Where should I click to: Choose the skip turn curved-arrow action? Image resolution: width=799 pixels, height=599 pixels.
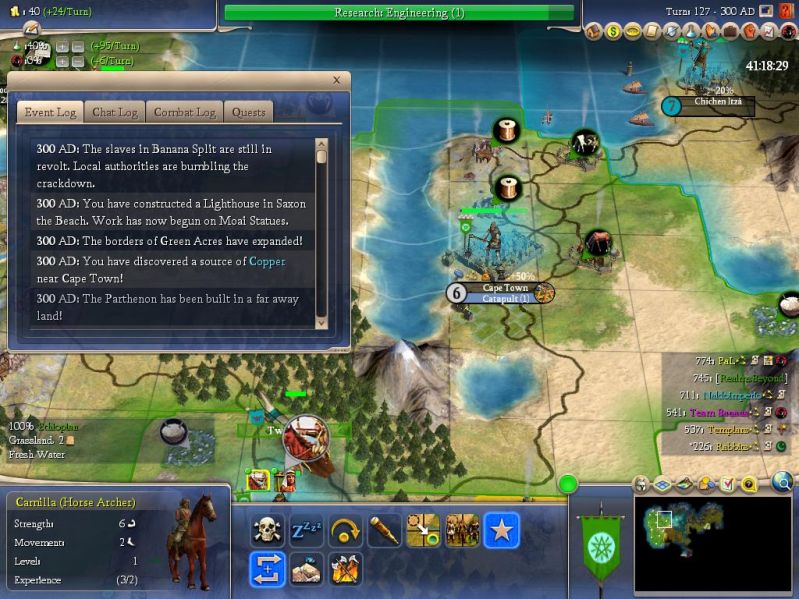(x=345, y=530)
